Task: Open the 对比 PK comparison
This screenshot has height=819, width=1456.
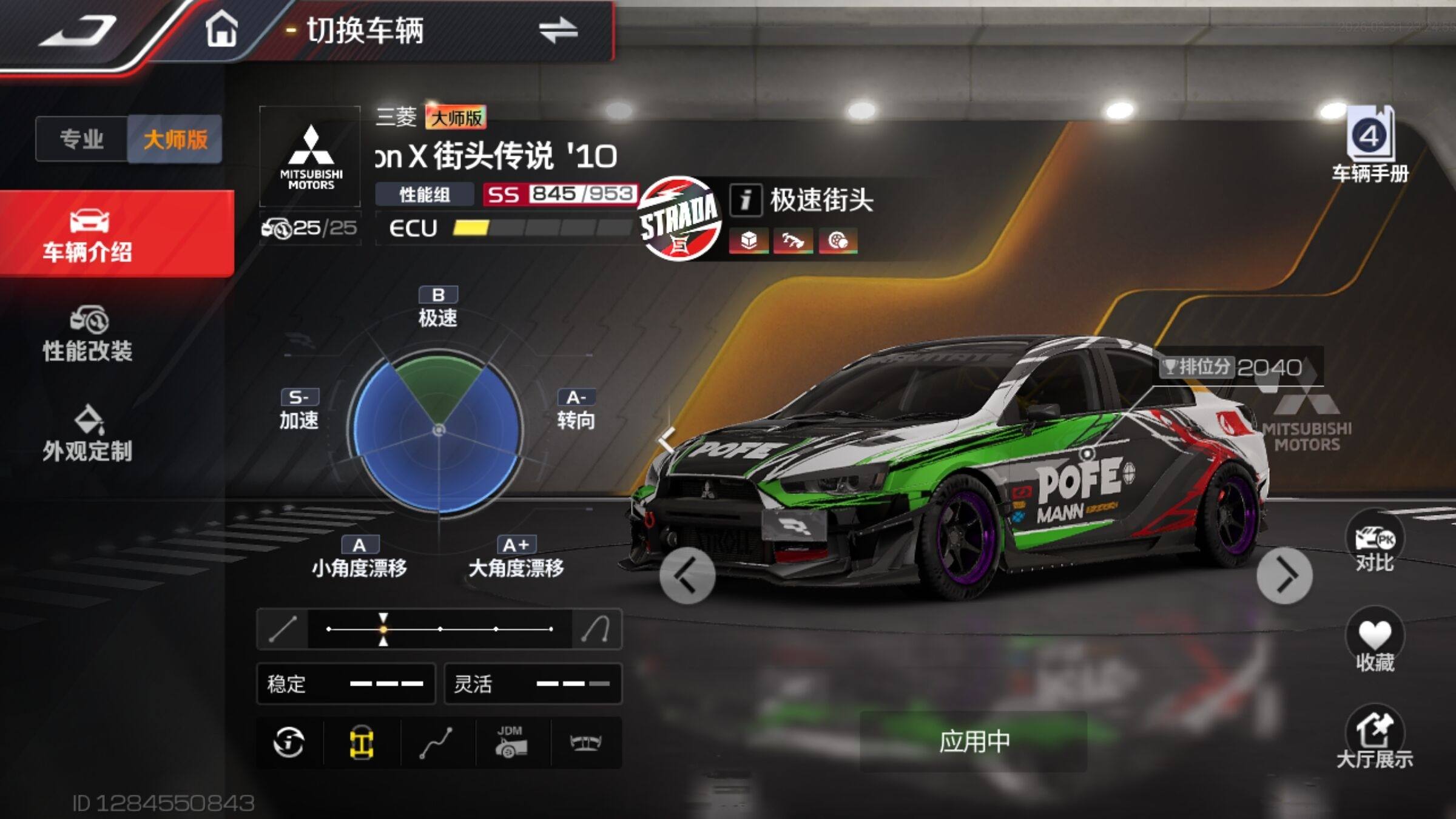Action: click(x=1374, y=544)
